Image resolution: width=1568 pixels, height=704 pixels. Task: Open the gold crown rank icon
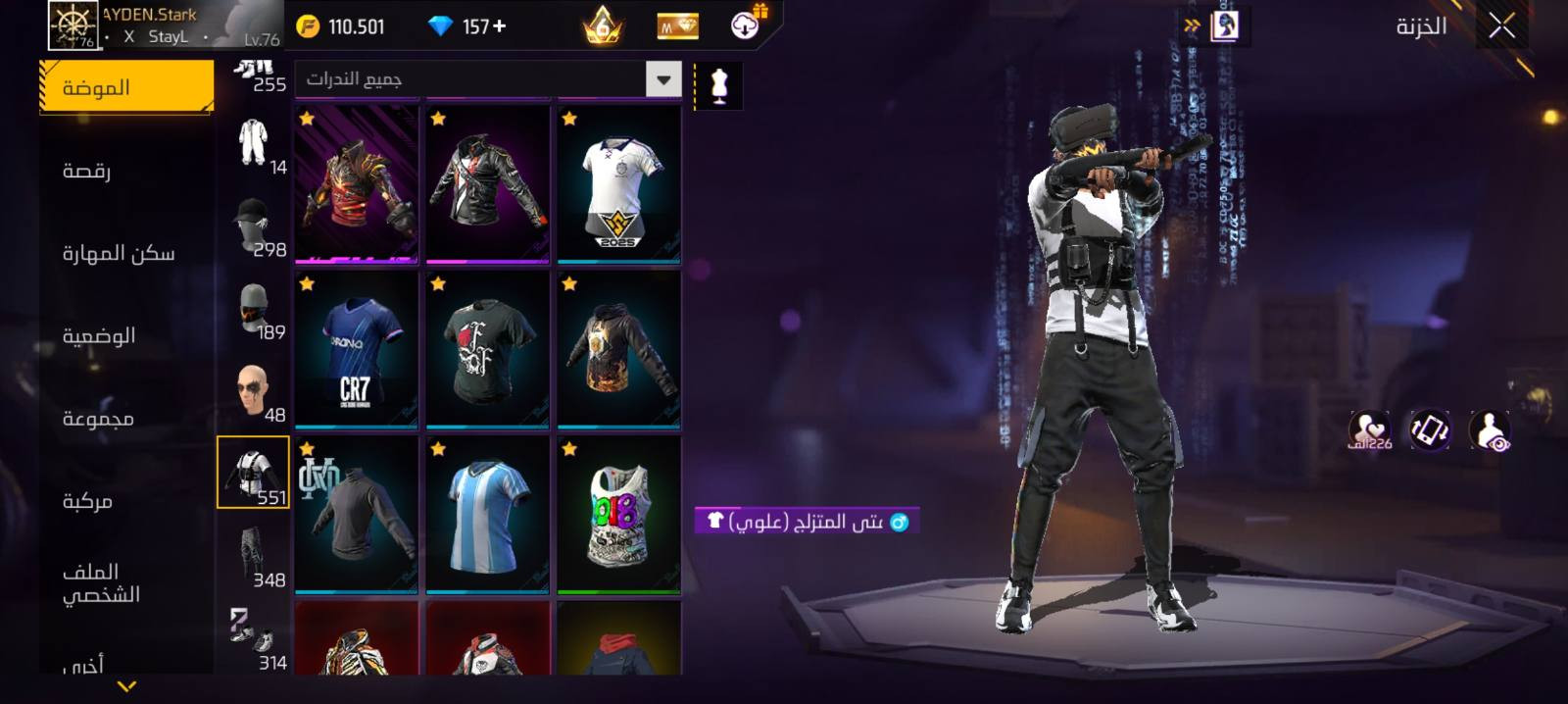click(603, 26)
